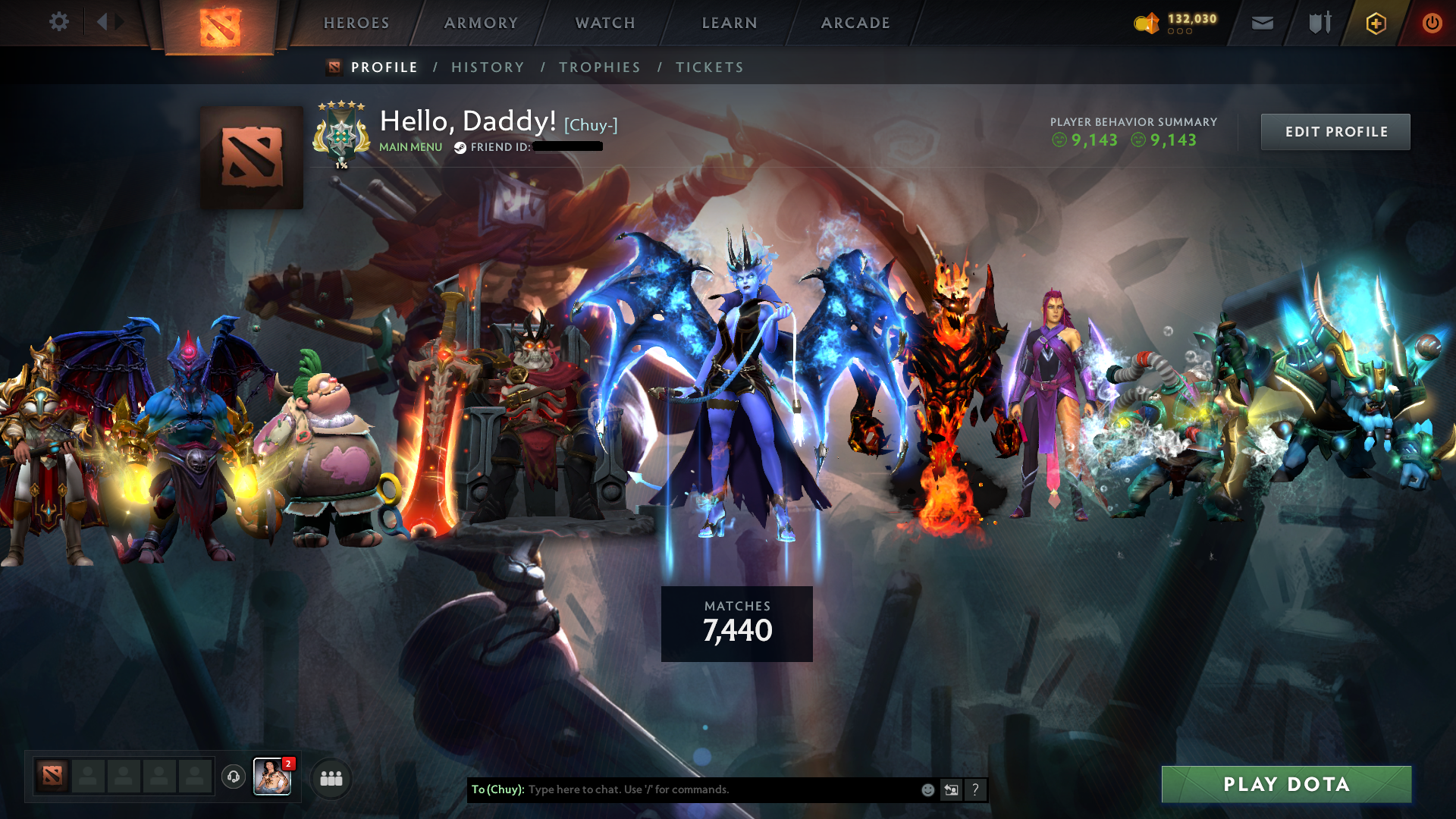Open Dota Plus via the hexagon plus icon
The height and width of the screenshot is (819, 1456).
click(1376, 23)
